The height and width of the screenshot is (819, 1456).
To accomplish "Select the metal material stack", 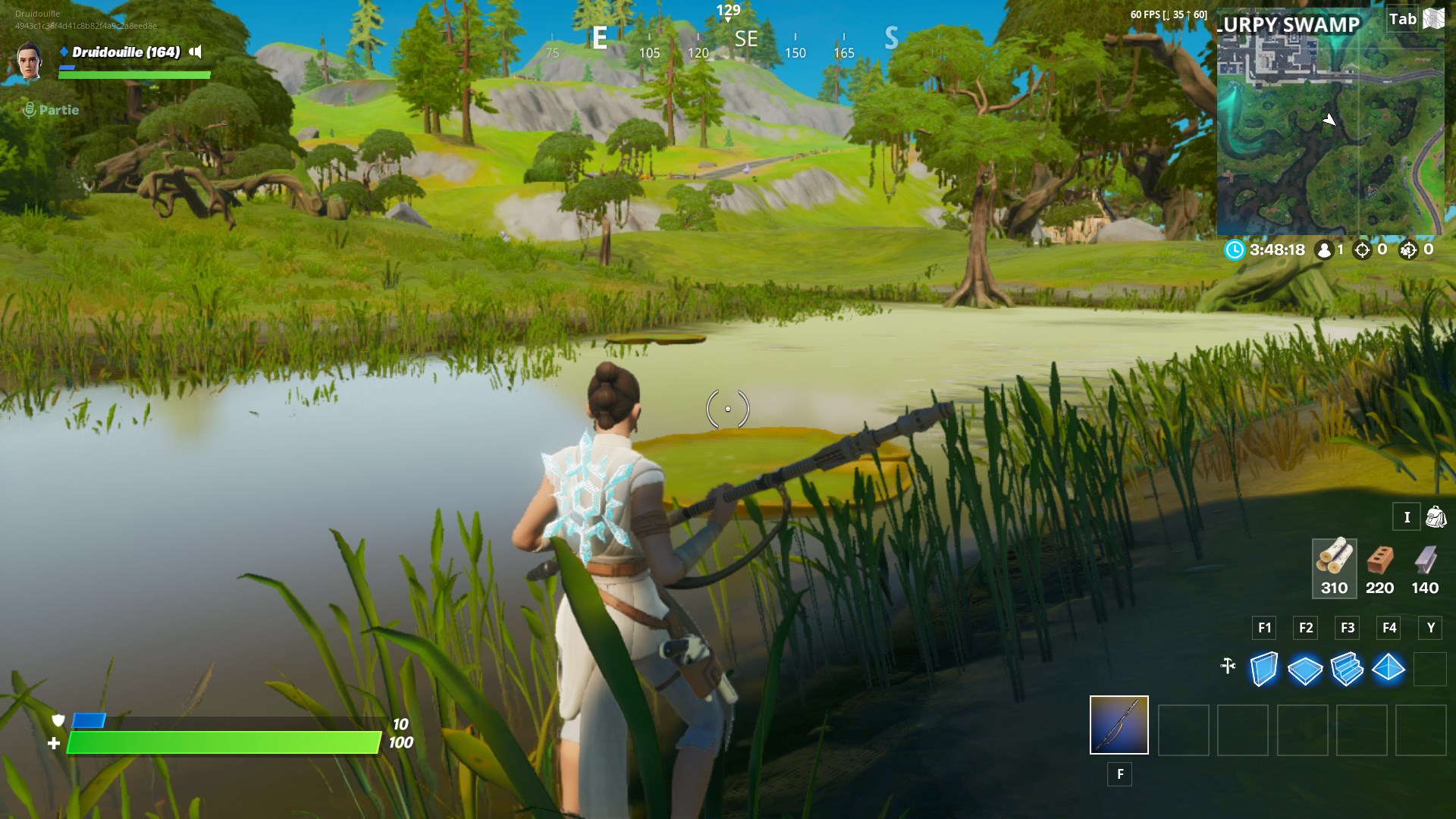I will tap(1425, 567).
